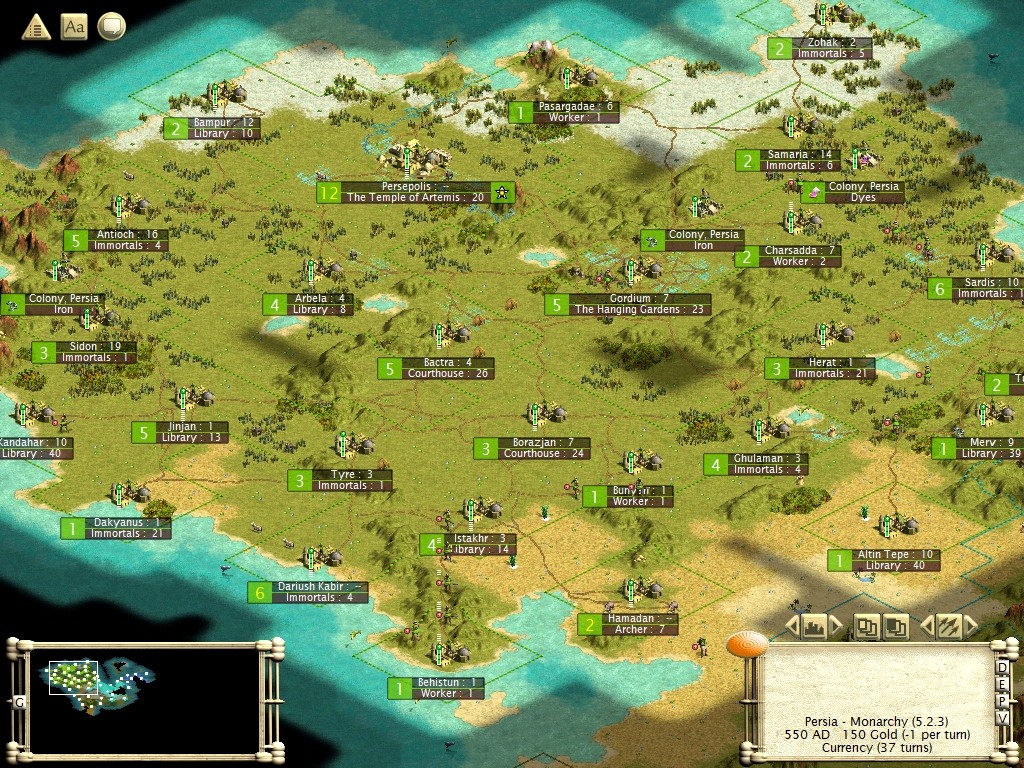Select the city skyline icon button

tap(813, 626)
